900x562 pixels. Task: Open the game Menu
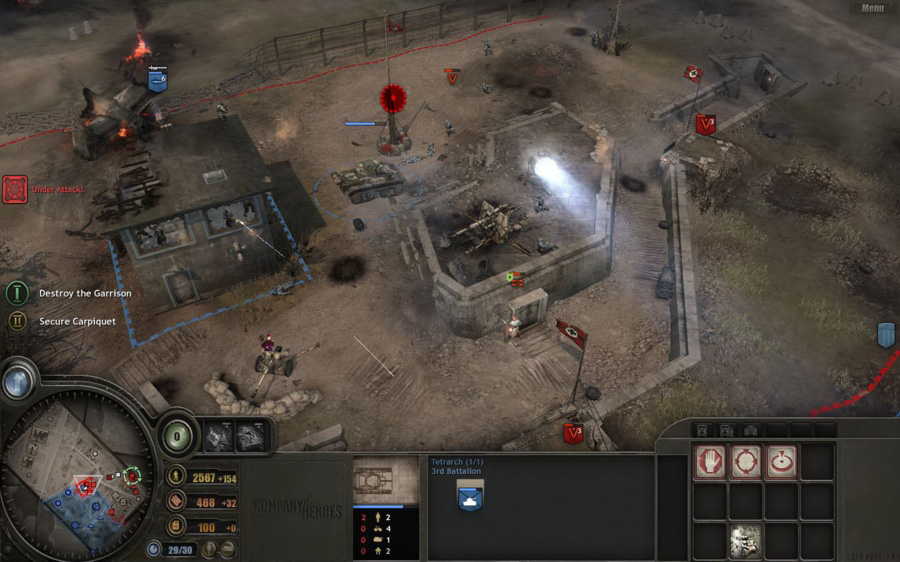[x=872, y=8]
